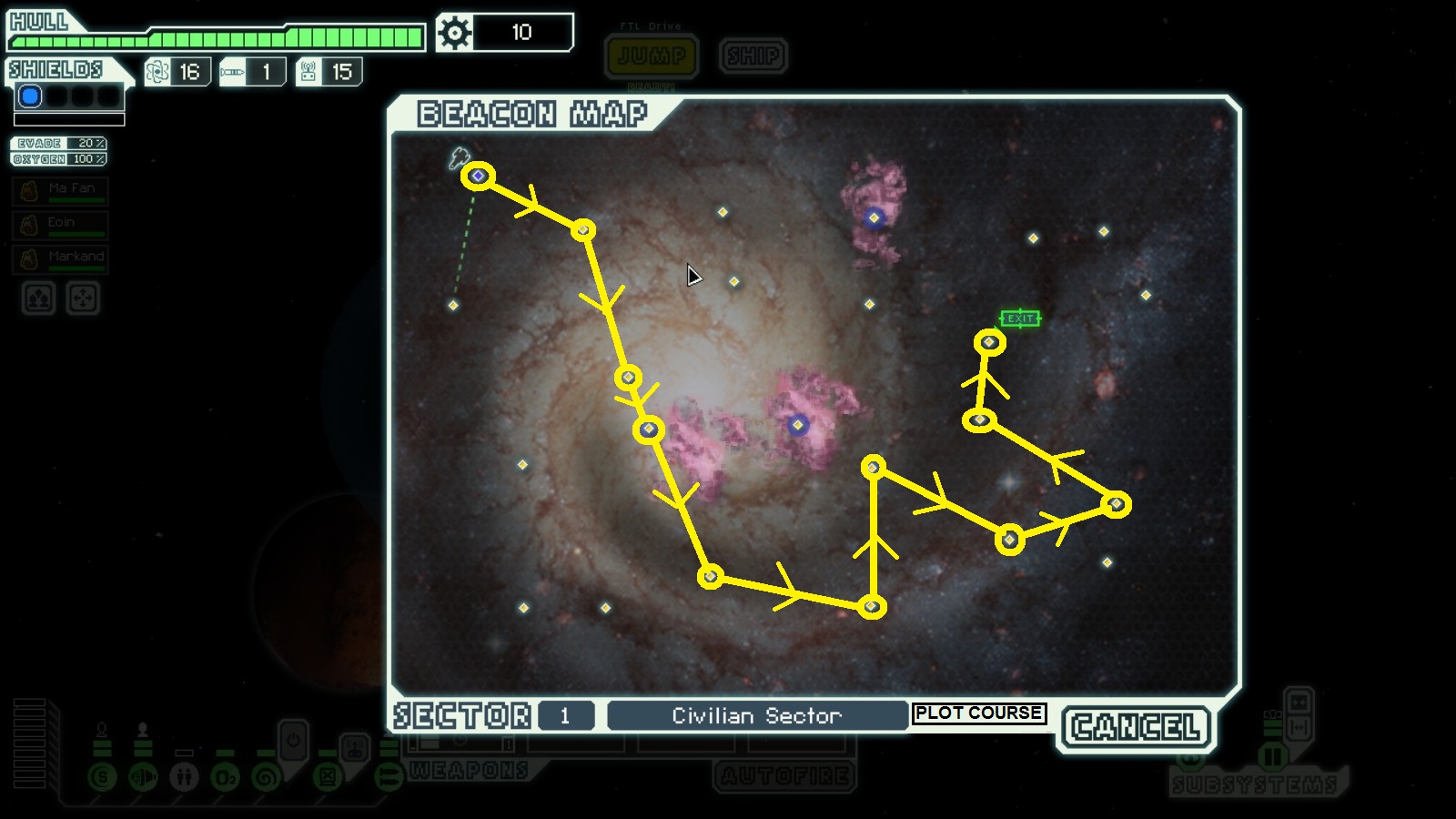Screen dimensions: 1456x819
Task: Click the FTL Drive JUMP button
Action: click(x=652, y=56)
